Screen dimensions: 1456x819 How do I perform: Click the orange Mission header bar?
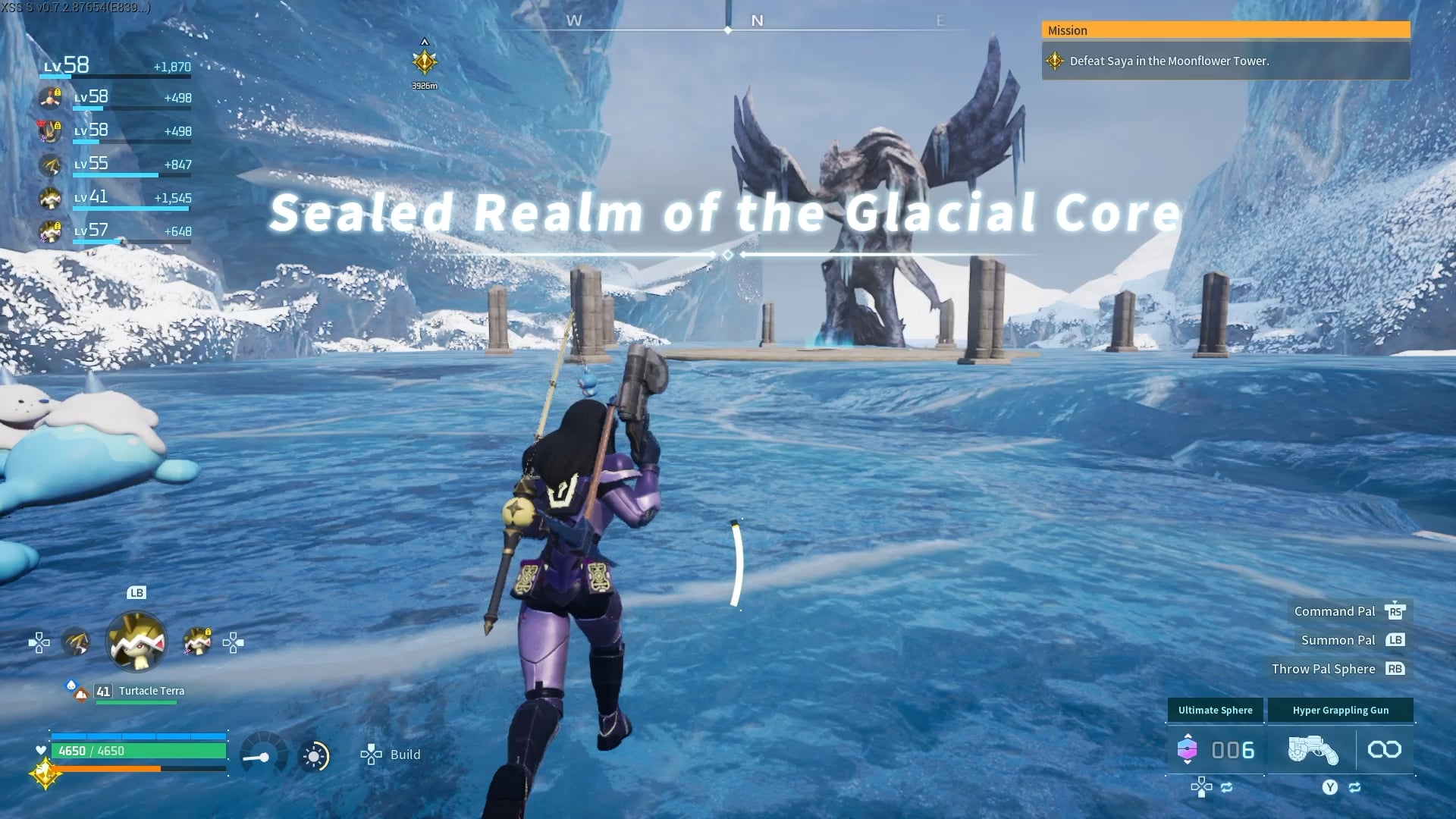pos(1225,30)
